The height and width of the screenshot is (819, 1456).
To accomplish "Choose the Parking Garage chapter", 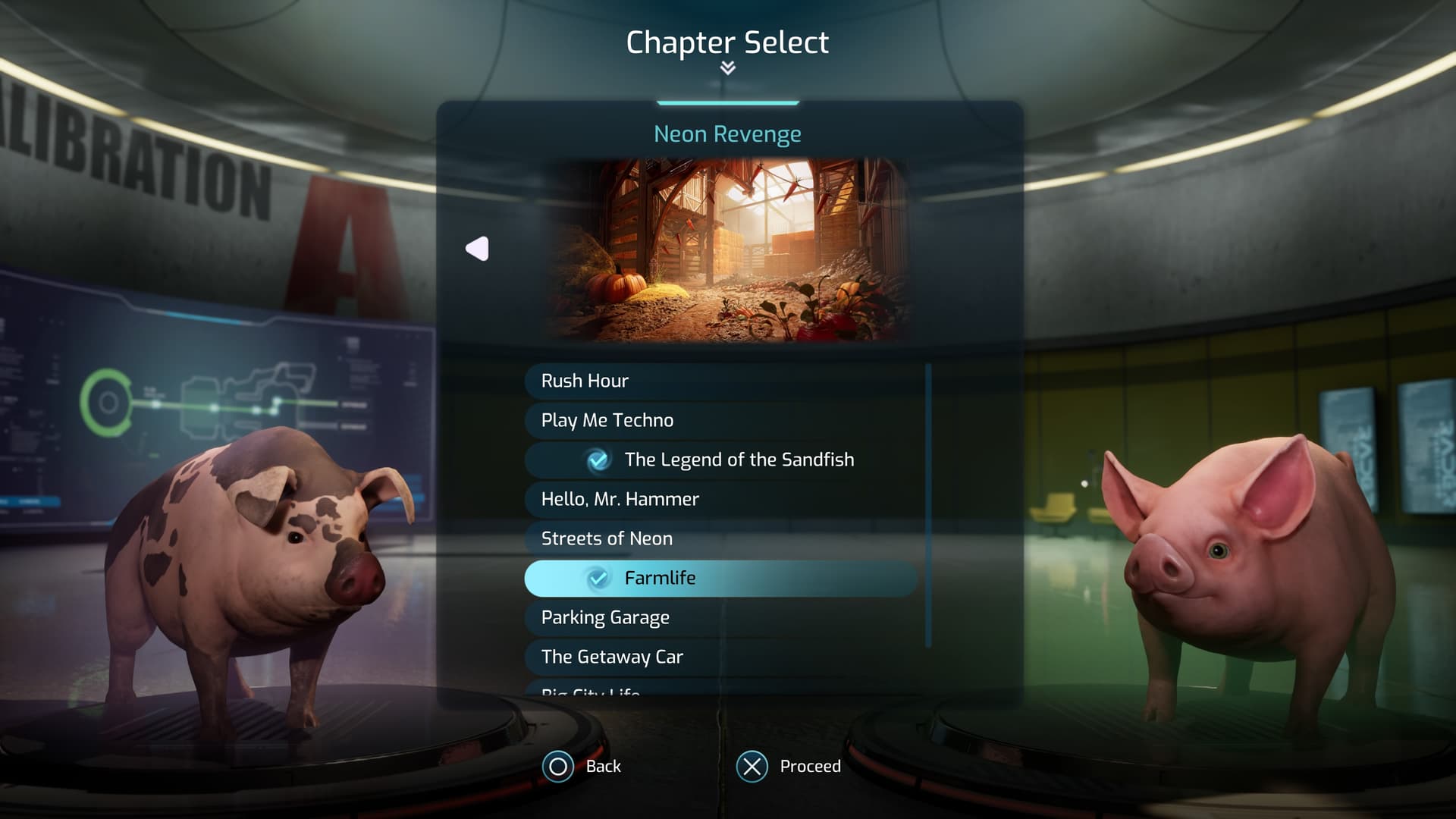I will click(720, 617).
